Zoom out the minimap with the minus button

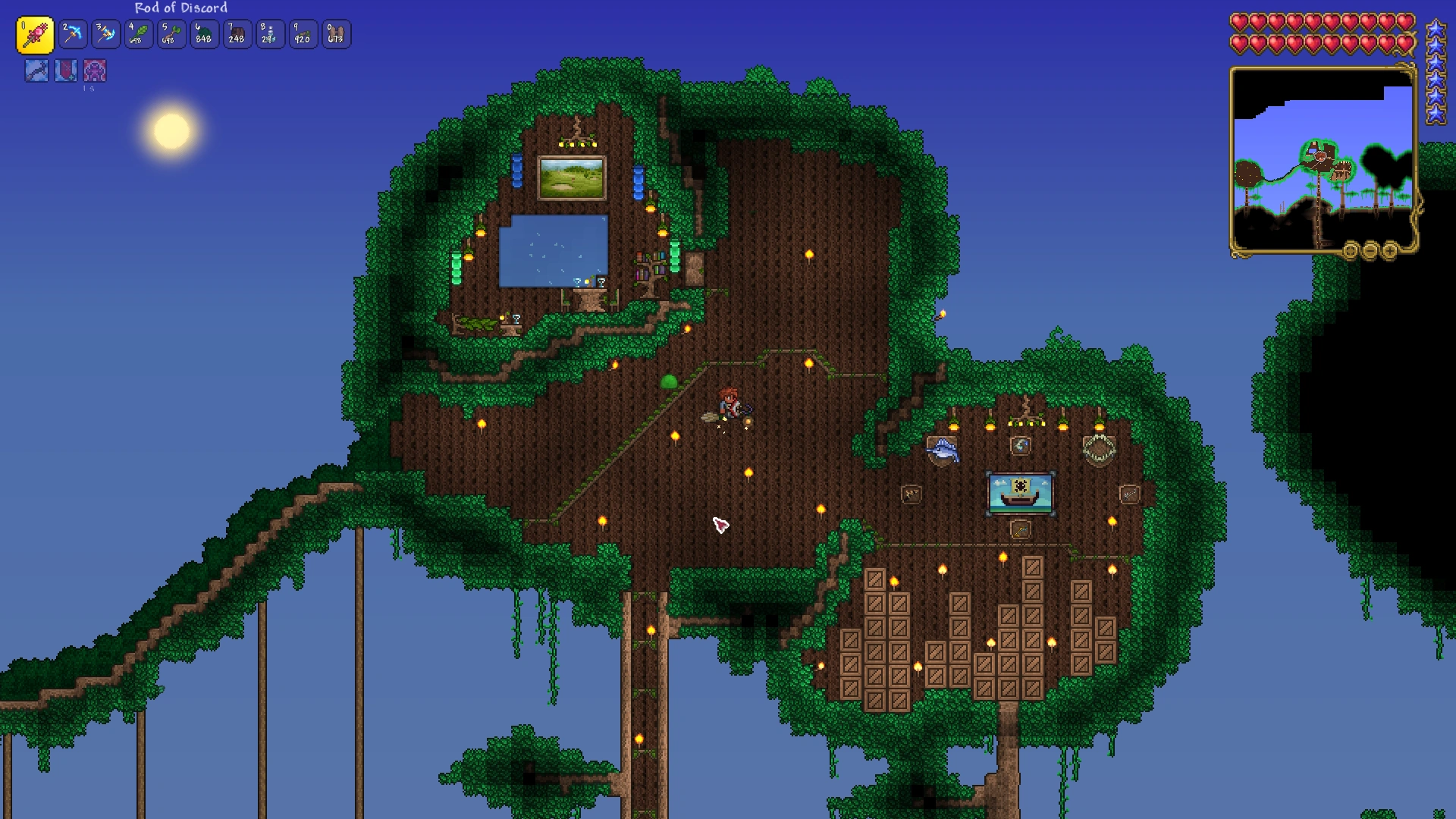pyautogui.click(x=1370, y=252)
